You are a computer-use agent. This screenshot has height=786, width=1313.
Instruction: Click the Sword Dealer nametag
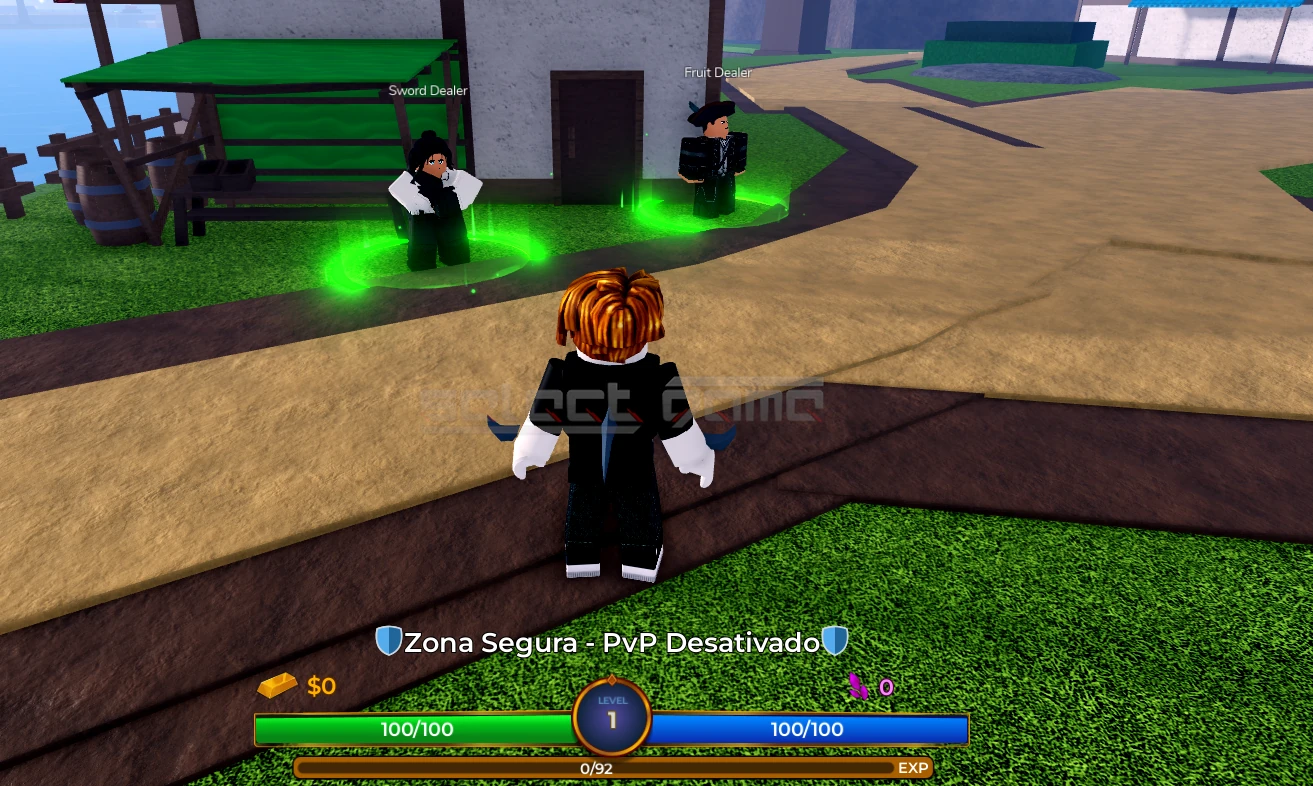(428, 90)
